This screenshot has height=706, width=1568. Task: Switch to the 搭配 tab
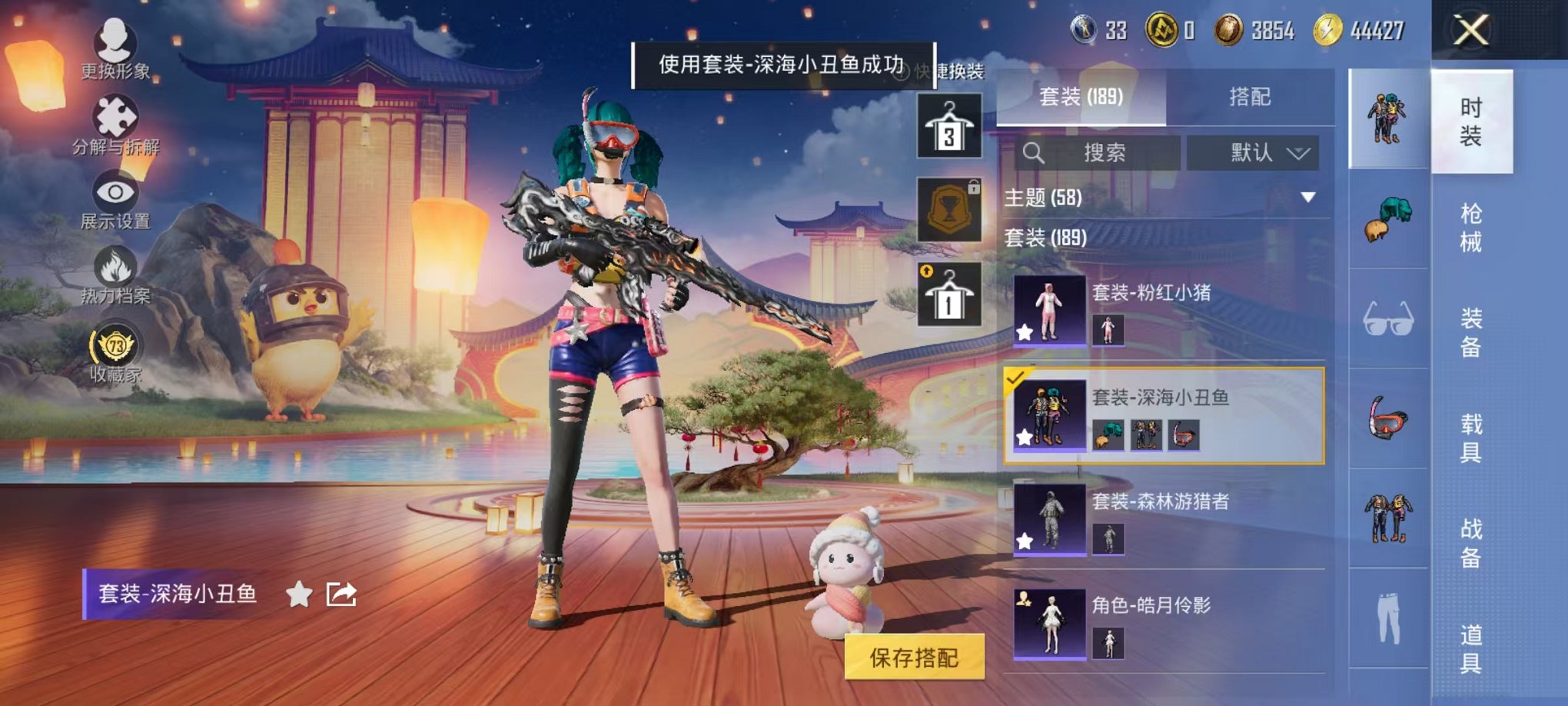click(1251, 97)
